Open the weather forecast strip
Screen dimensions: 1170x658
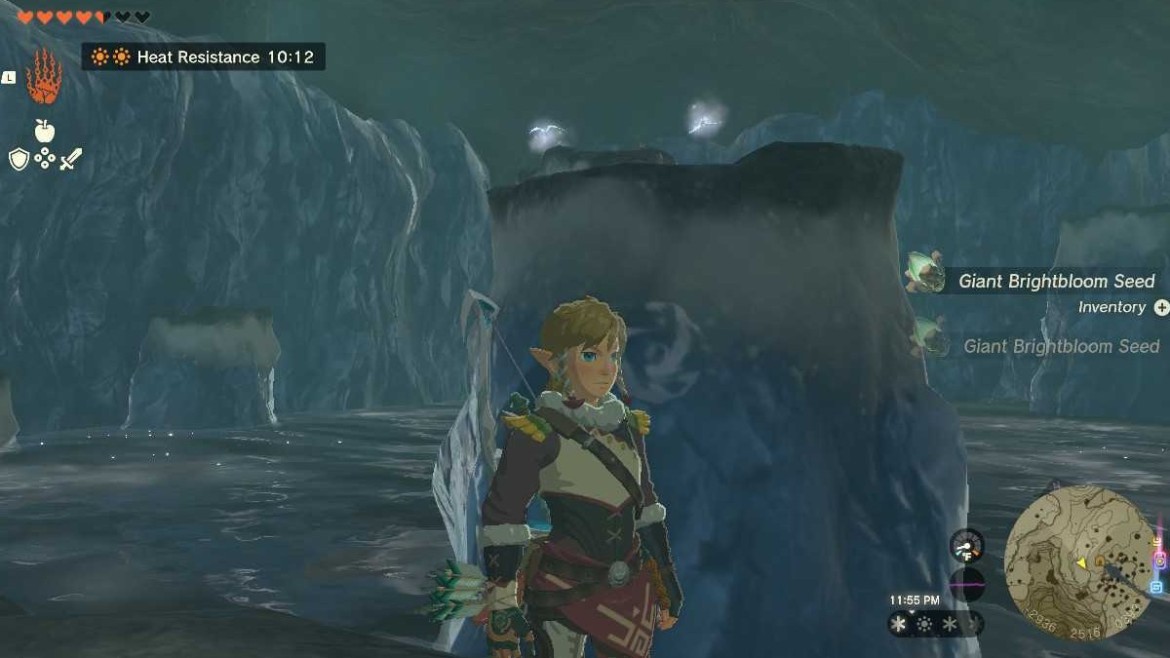935,625
